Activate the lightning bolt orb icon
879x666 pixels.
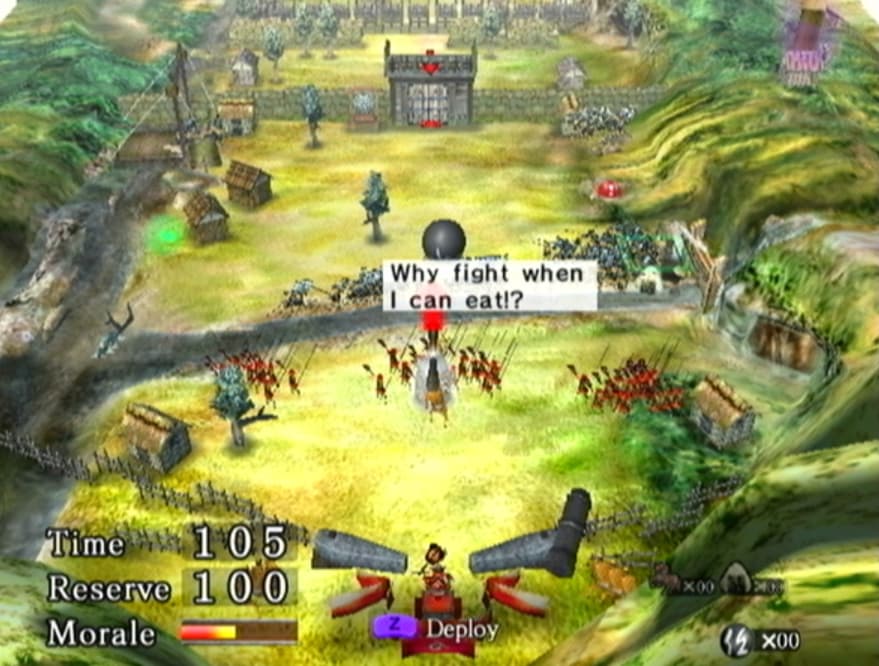tap(736, 638)
